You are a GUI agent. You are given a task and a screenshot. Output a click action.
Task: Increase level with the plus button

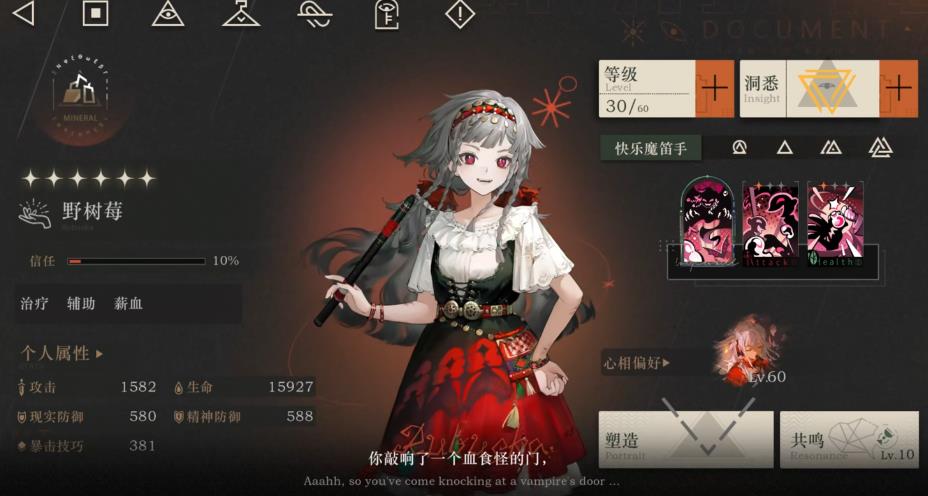coord(714,89)
